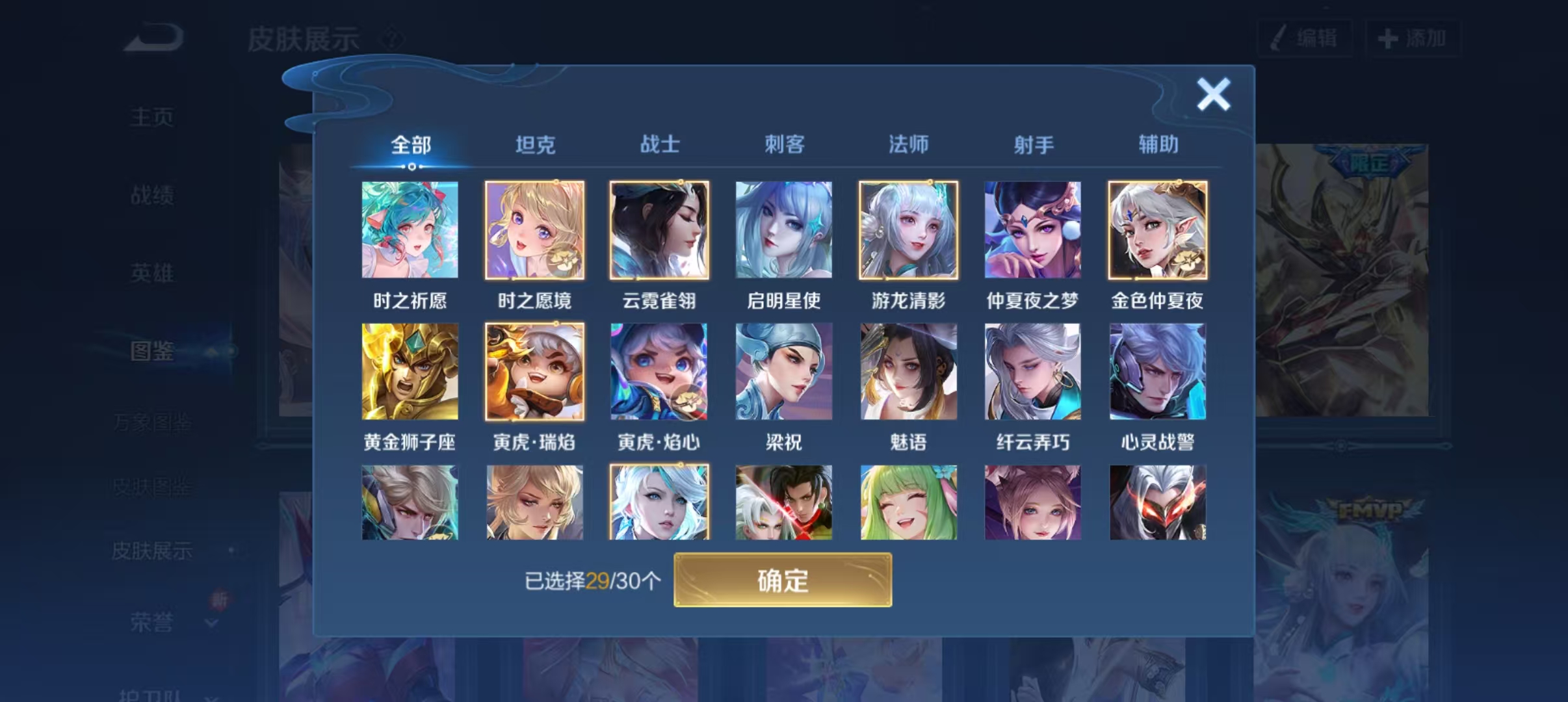Screen dimensions: 1568x702
Task: Toggle selection of 游龙清影 skin
Action: click(908, 230)
